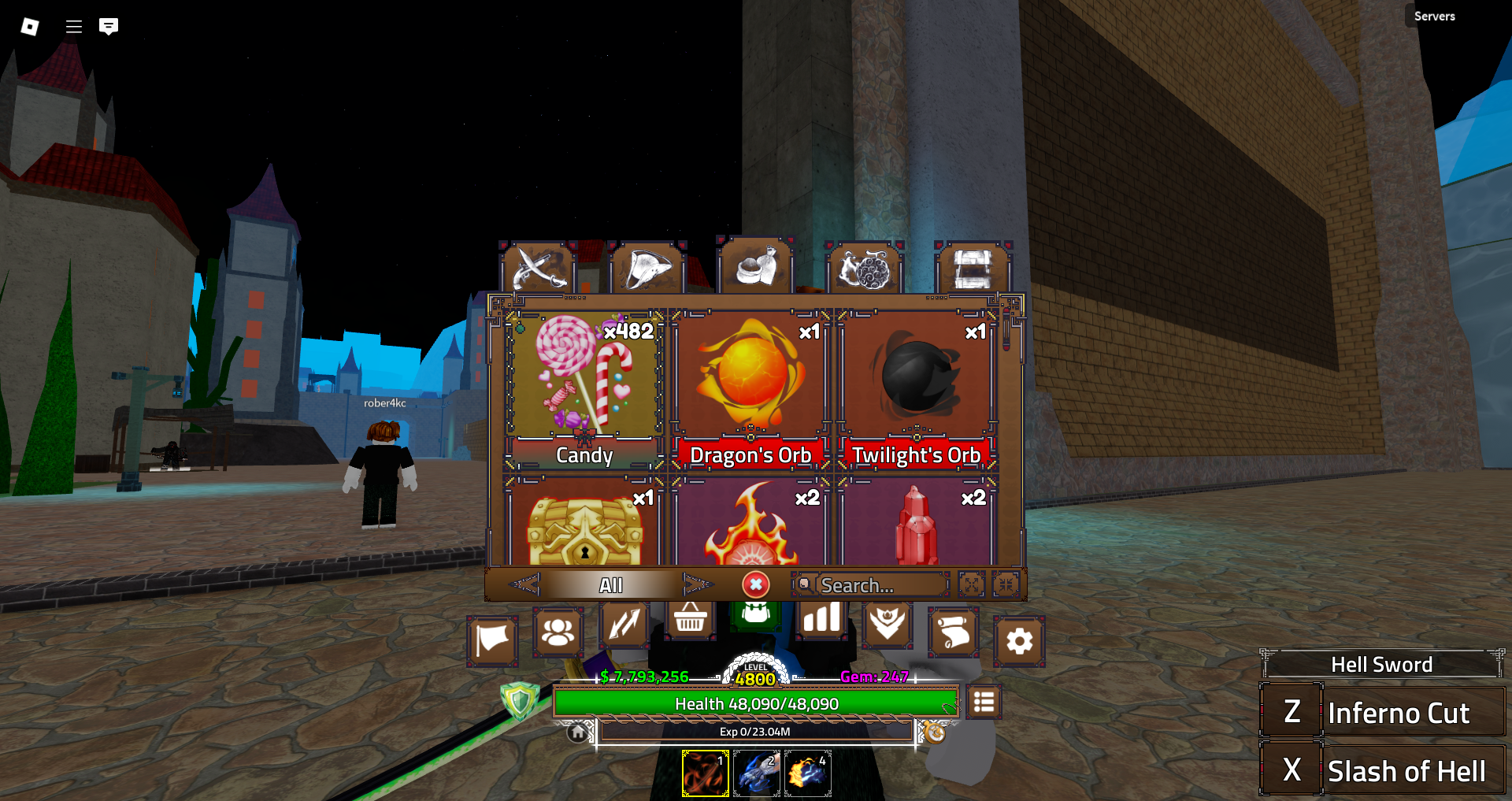Expand the inventory window size
The height and width of the screenshot is (801, 1512).
point(972,584)
